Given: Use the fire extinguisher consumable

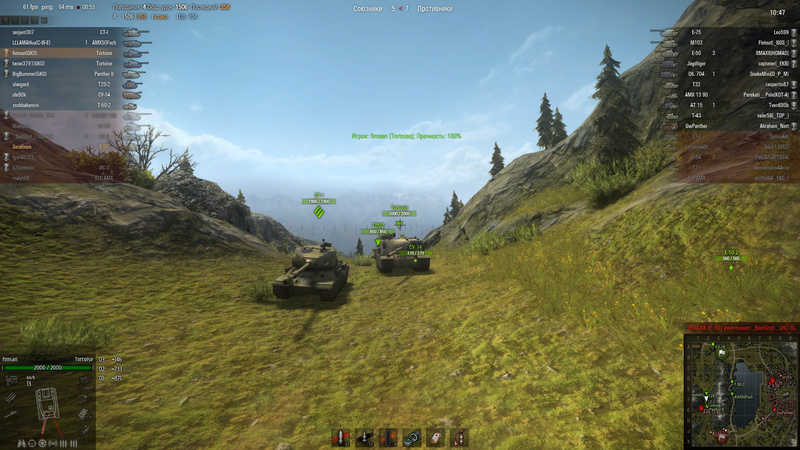Looking at the screenshot, I should point(459,437).
